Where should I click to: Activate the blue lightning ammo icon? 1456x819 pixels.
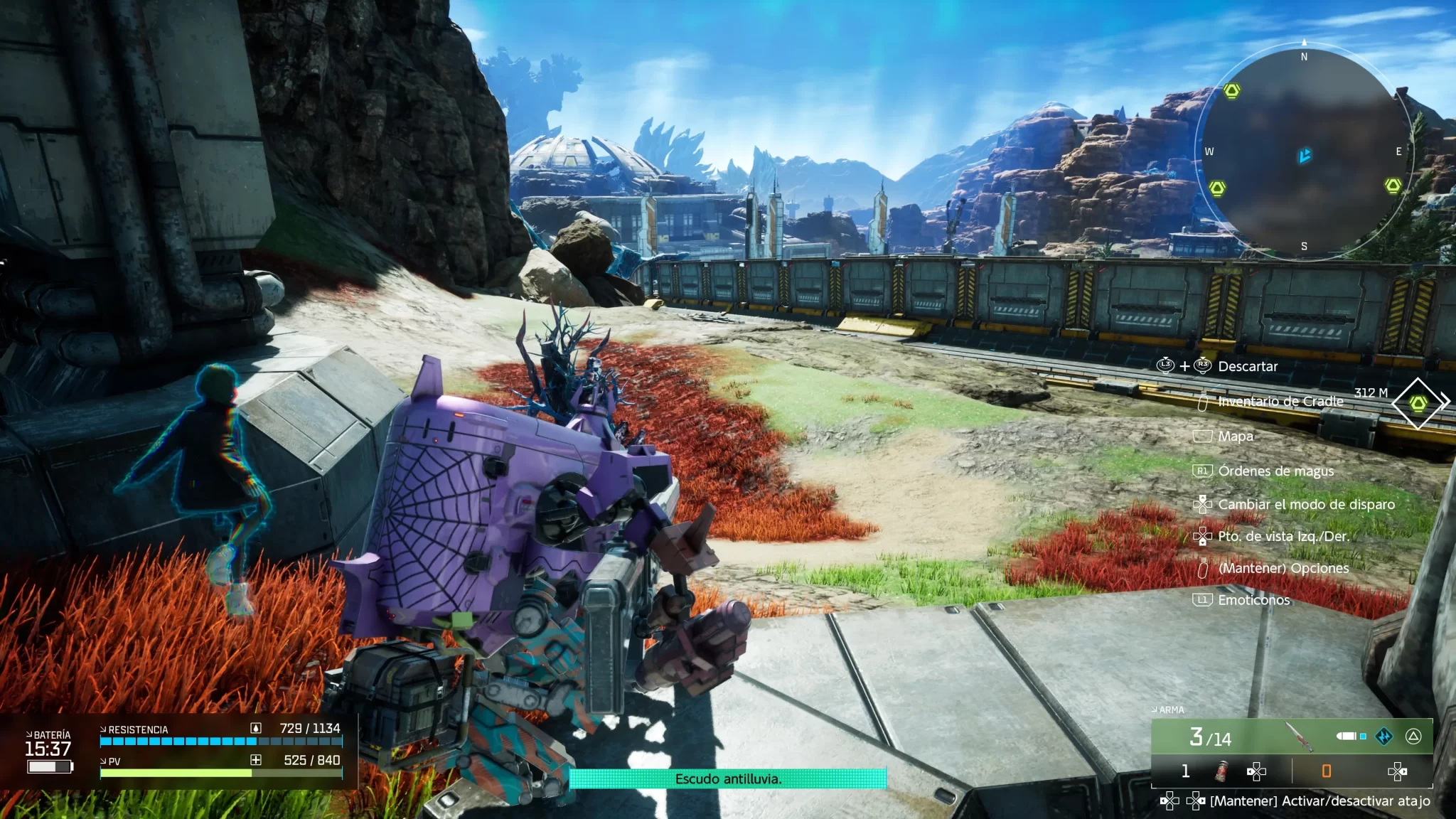tap(1383, 737)
